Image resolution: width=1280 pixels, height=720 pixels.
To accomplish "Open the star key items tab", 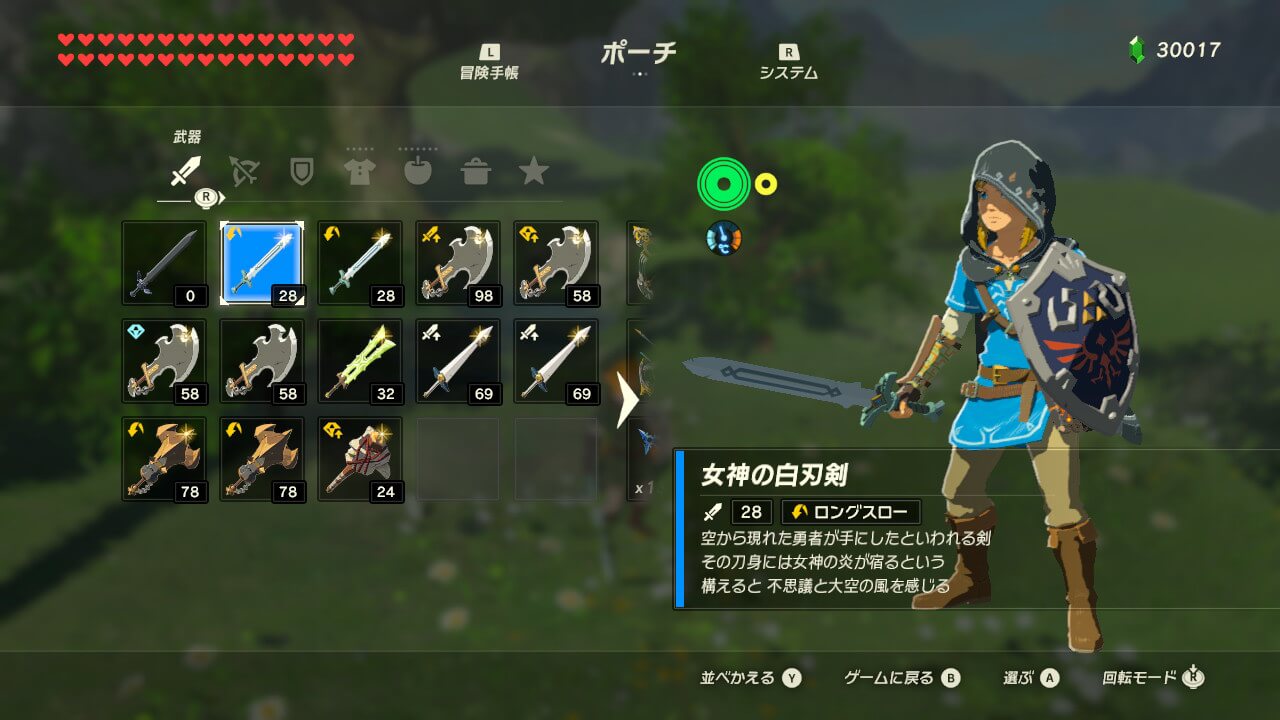I will click(x=533, y=172).
